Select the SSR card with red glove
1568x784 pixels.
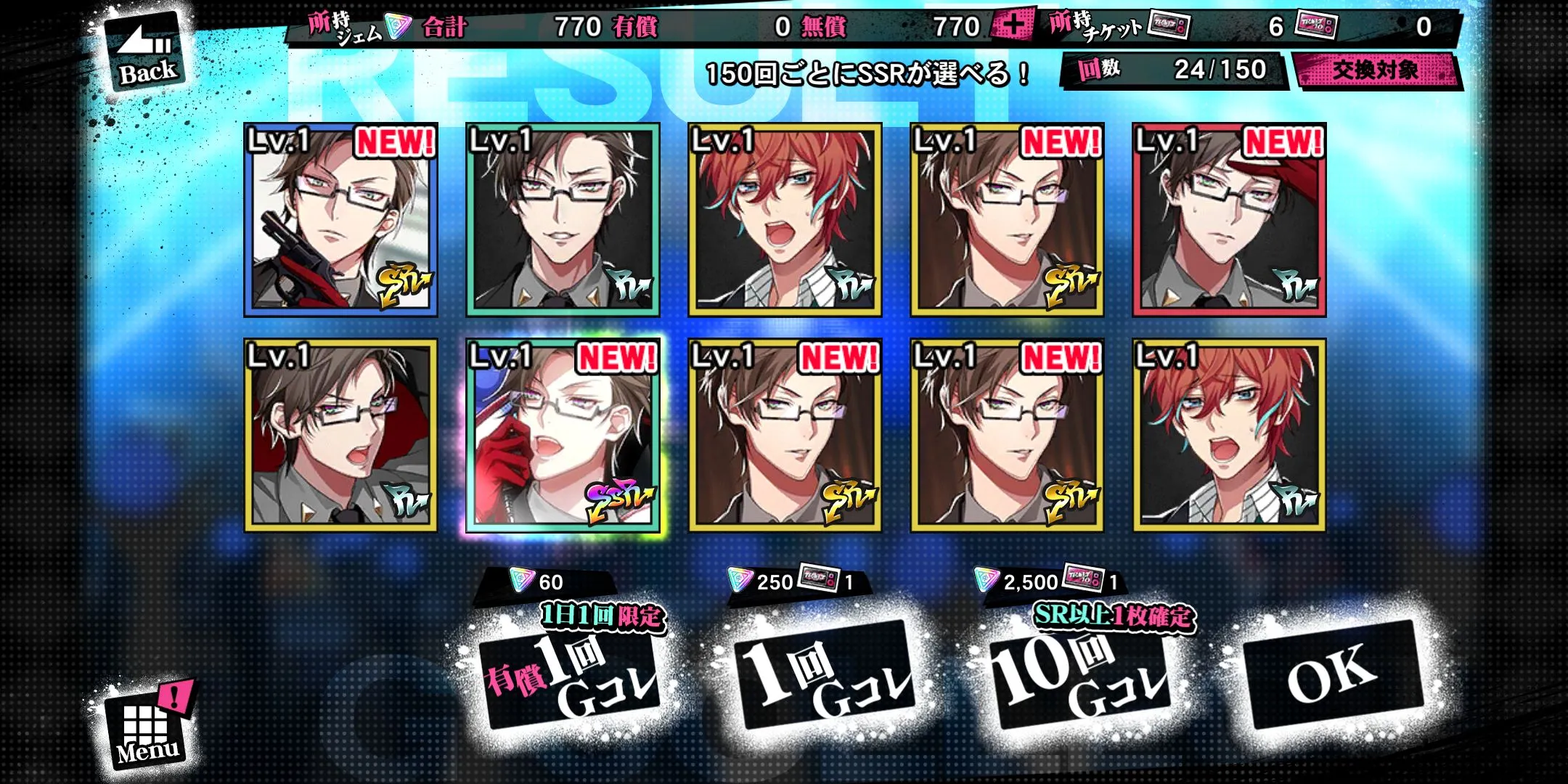point(563,436)
